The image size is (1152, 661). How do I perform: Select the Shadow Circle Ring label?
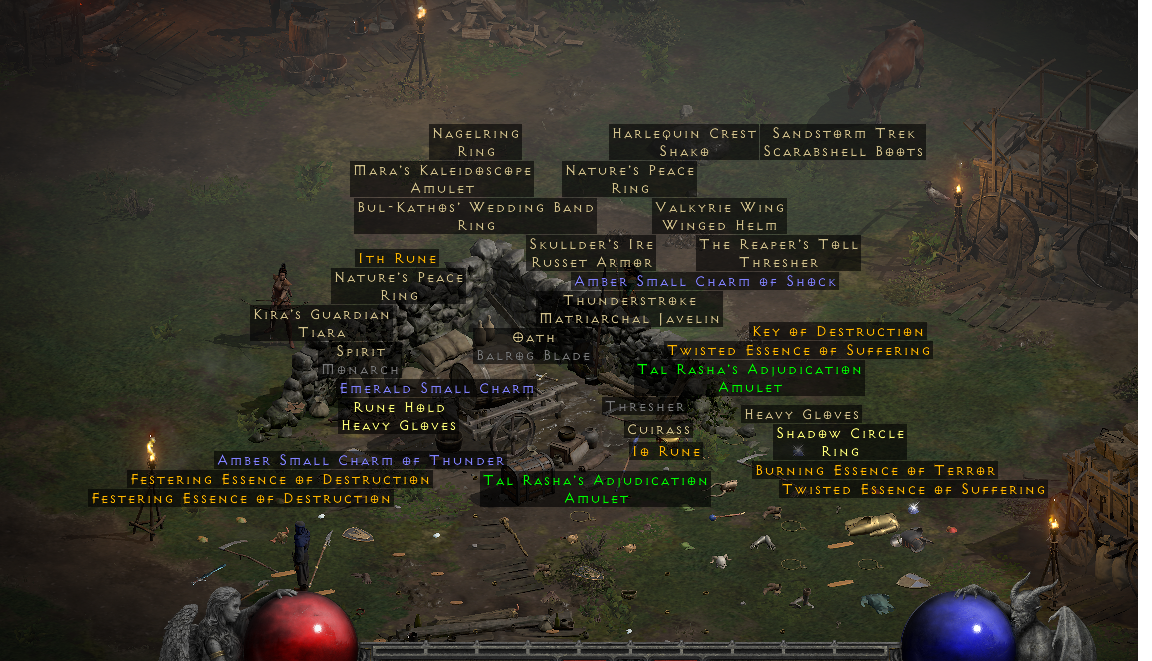(840, 442)
